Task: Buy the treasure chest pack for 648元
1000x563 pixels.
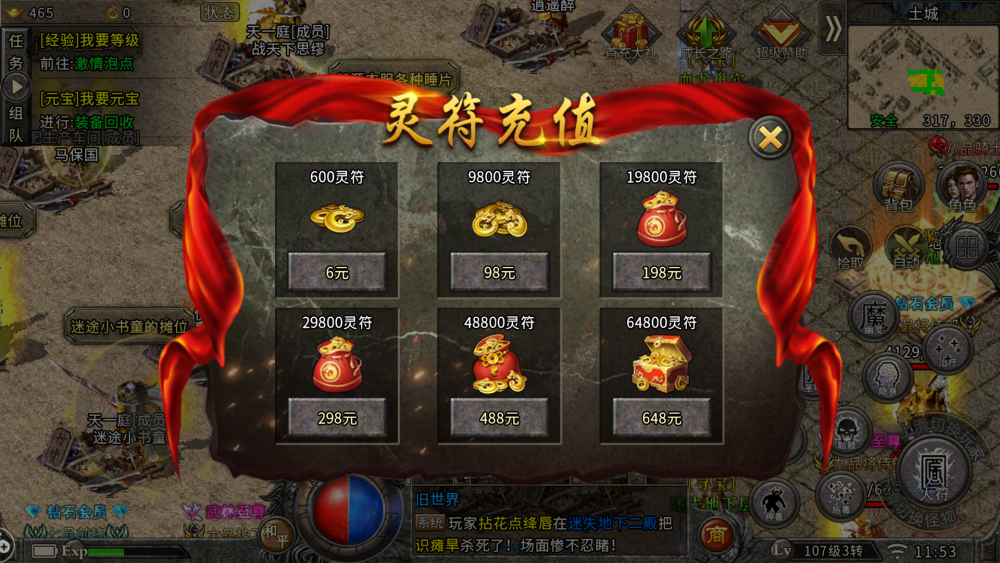Action: [661, 418]
